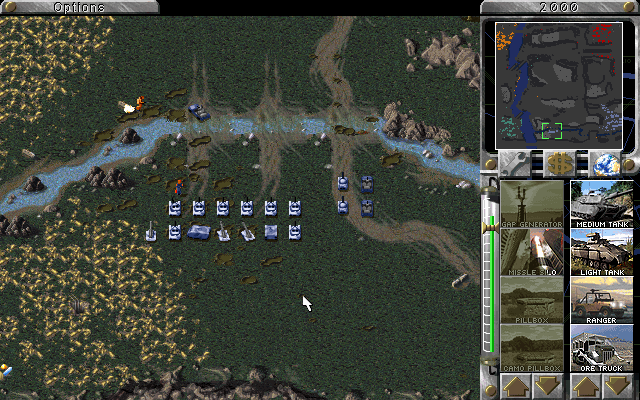
Task: Select the Pillbox build icon
Action: [x=531, y=300]
